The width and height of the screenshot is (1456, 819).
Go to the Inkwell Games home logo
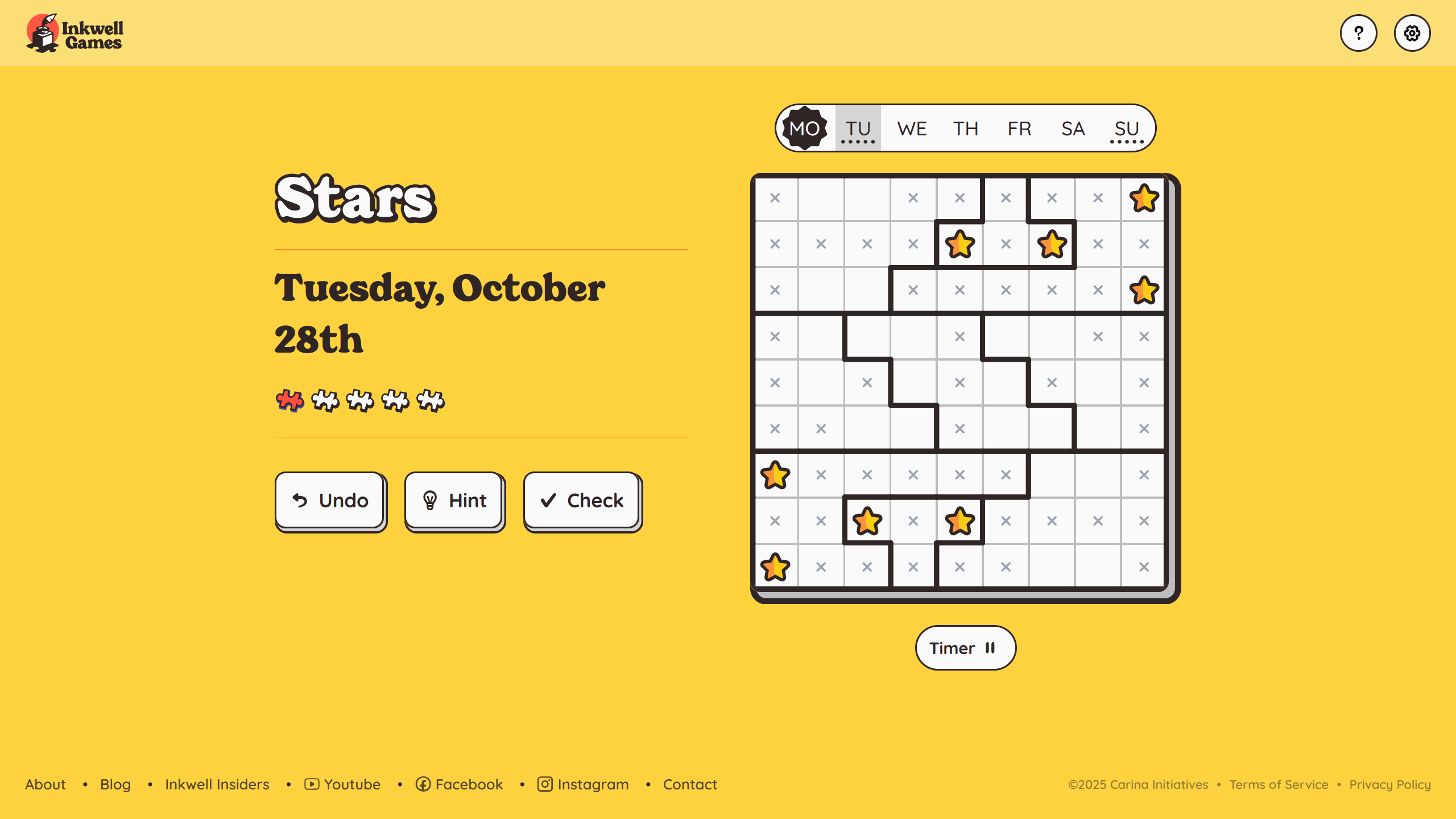tap(75, 33)
